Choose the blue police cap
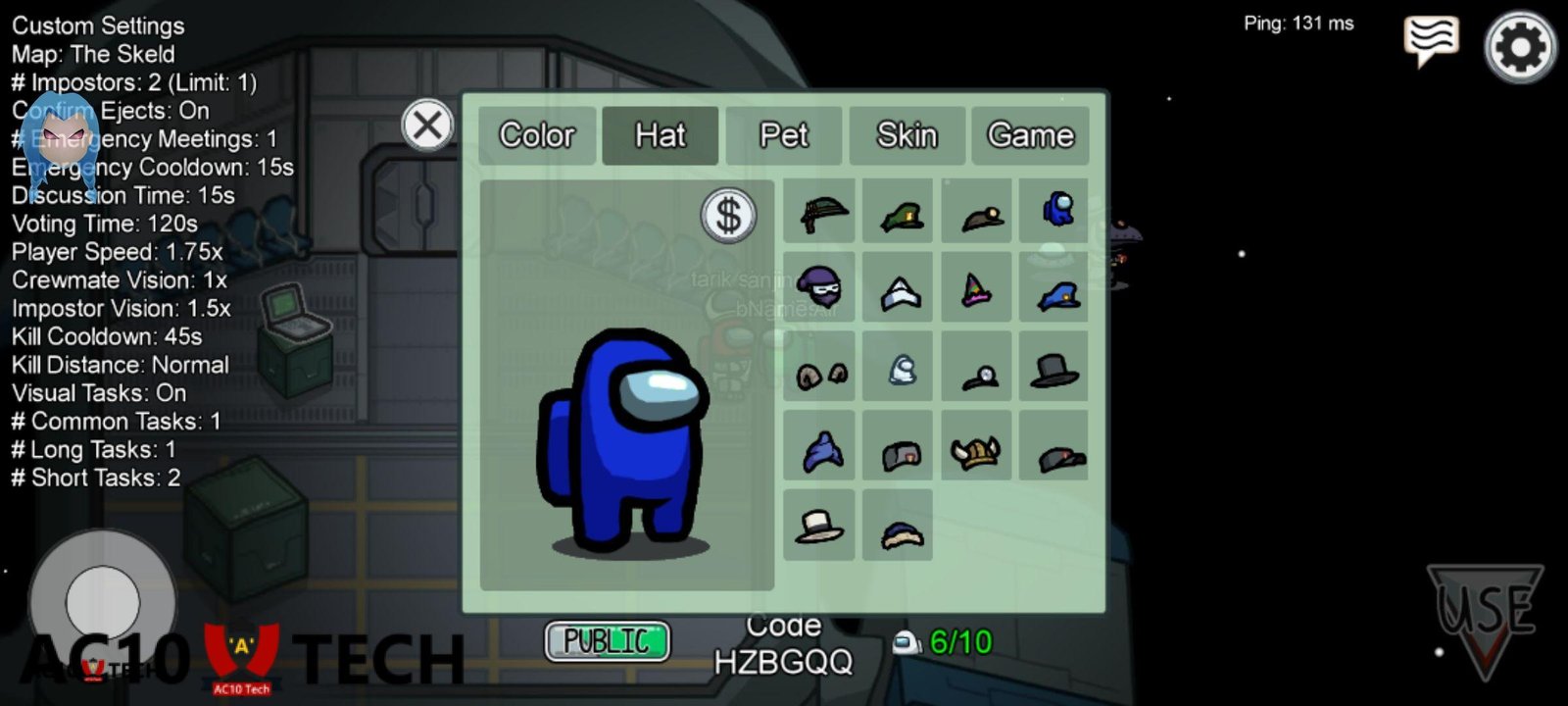 1054,290
